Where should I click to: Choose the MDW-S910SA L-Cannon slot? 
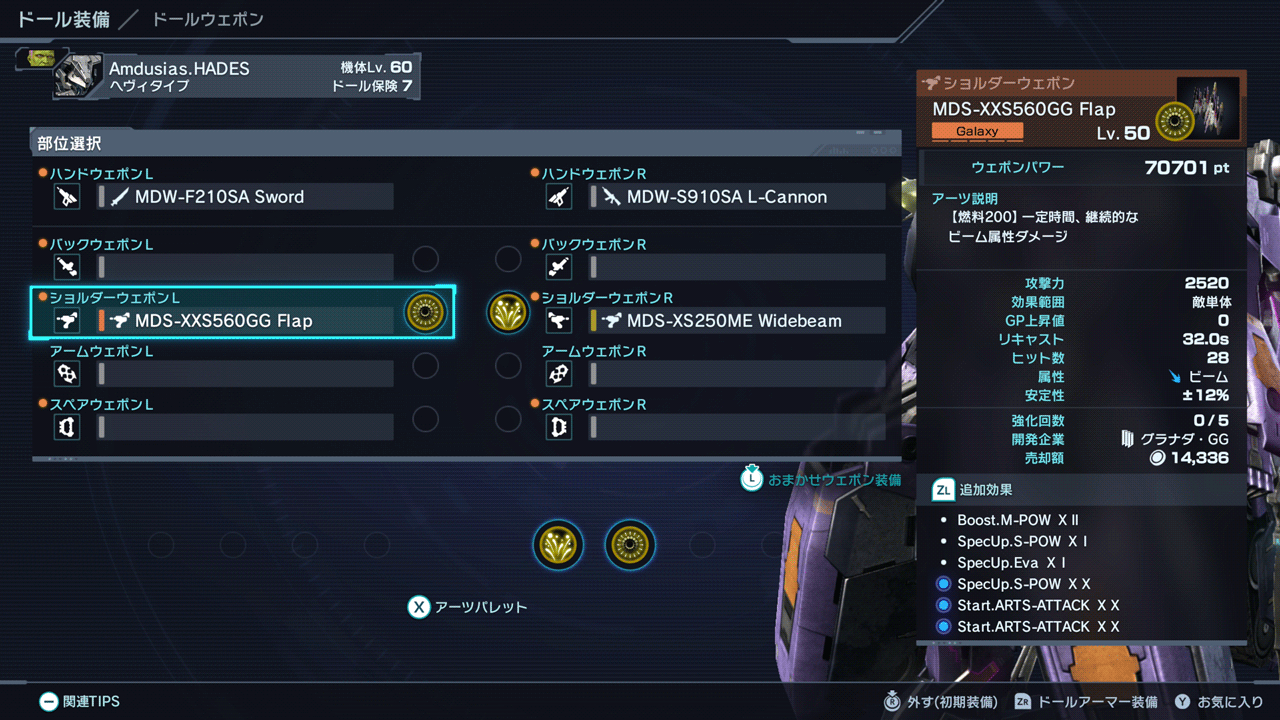(737, 197)
